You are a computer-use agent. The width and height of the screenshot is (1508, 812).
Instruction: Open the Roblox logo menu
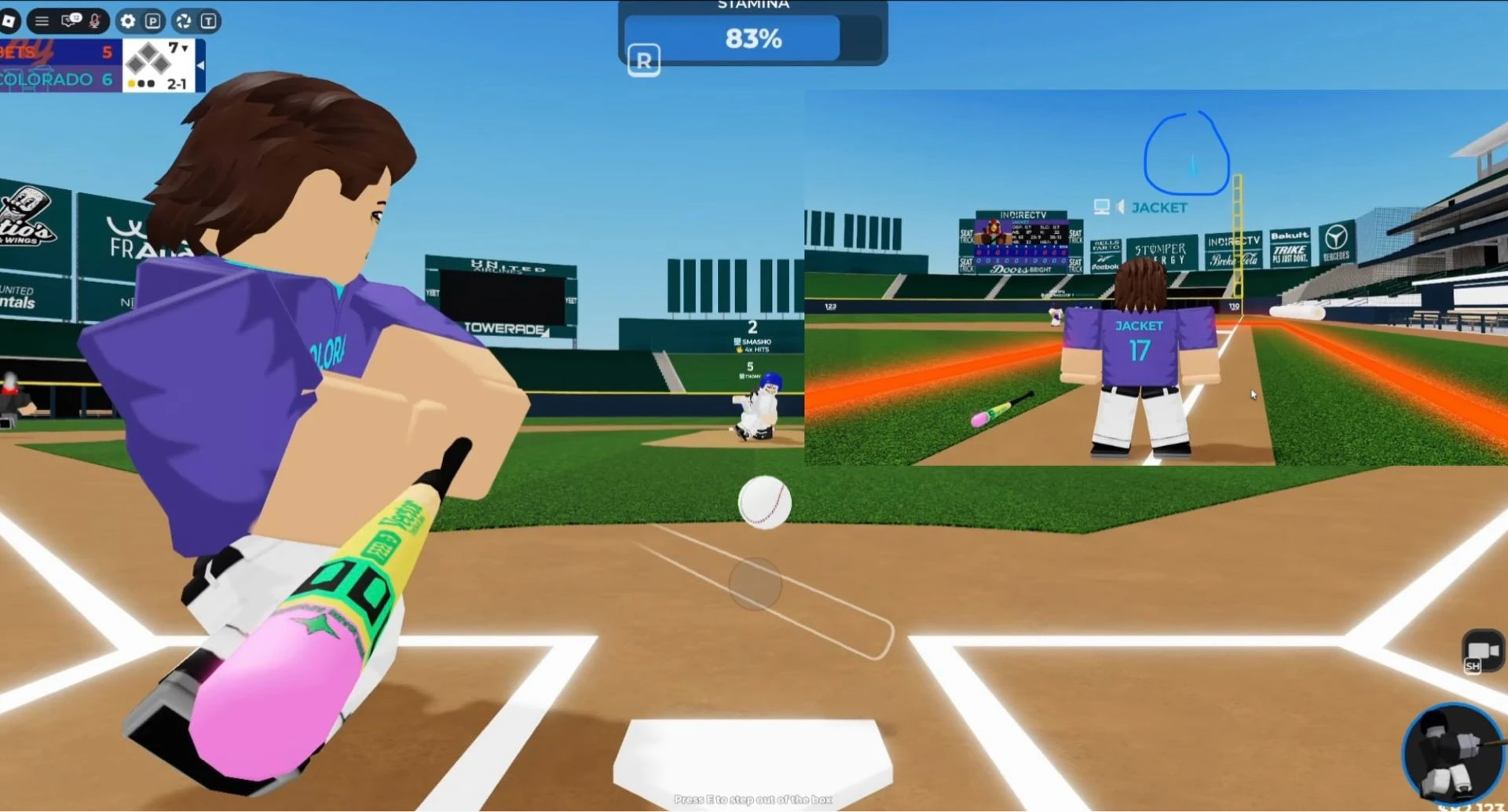[9, 21]
